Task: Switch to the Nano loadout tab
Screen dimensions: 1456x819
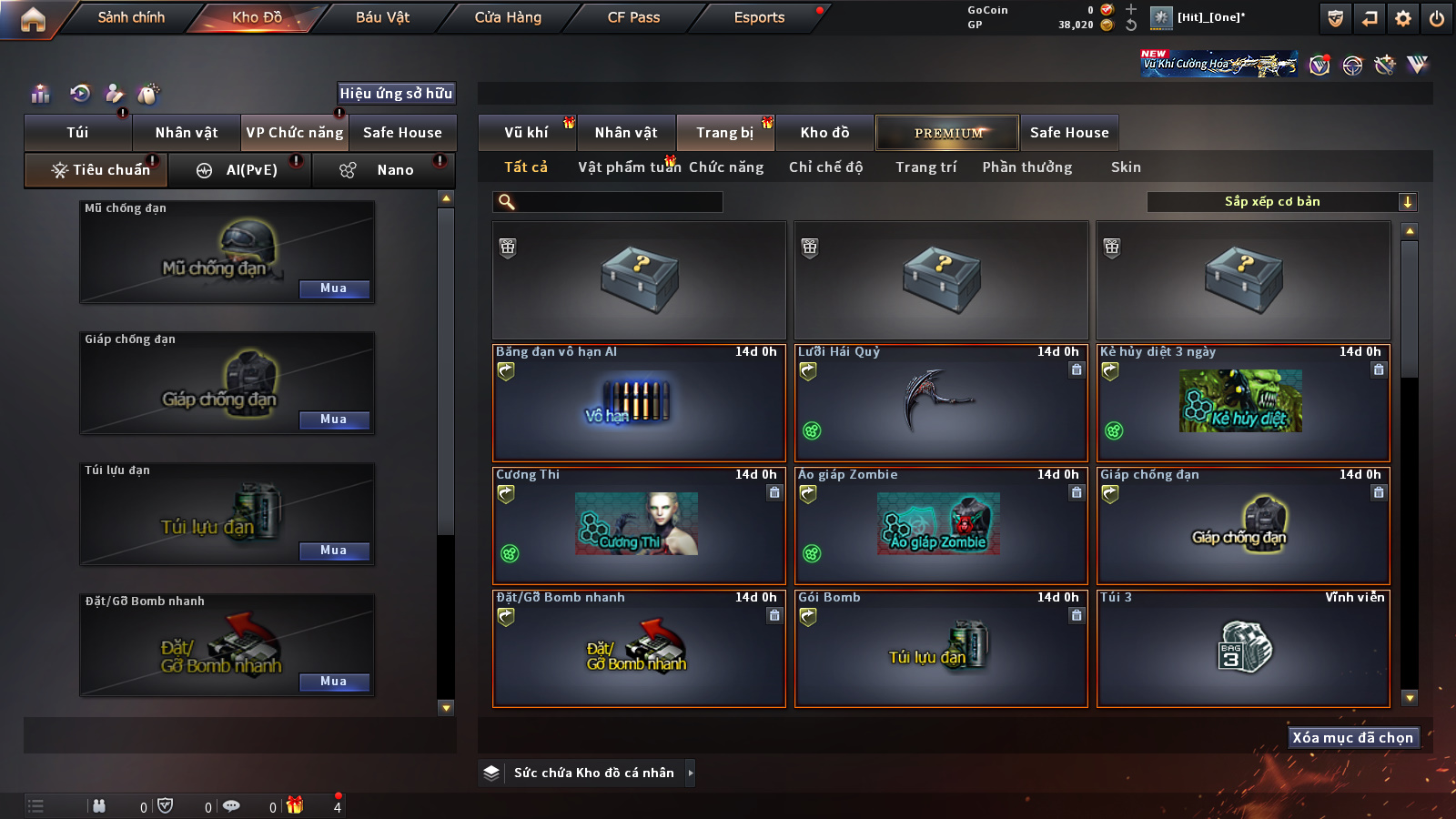Action: (x=383, y=170)
